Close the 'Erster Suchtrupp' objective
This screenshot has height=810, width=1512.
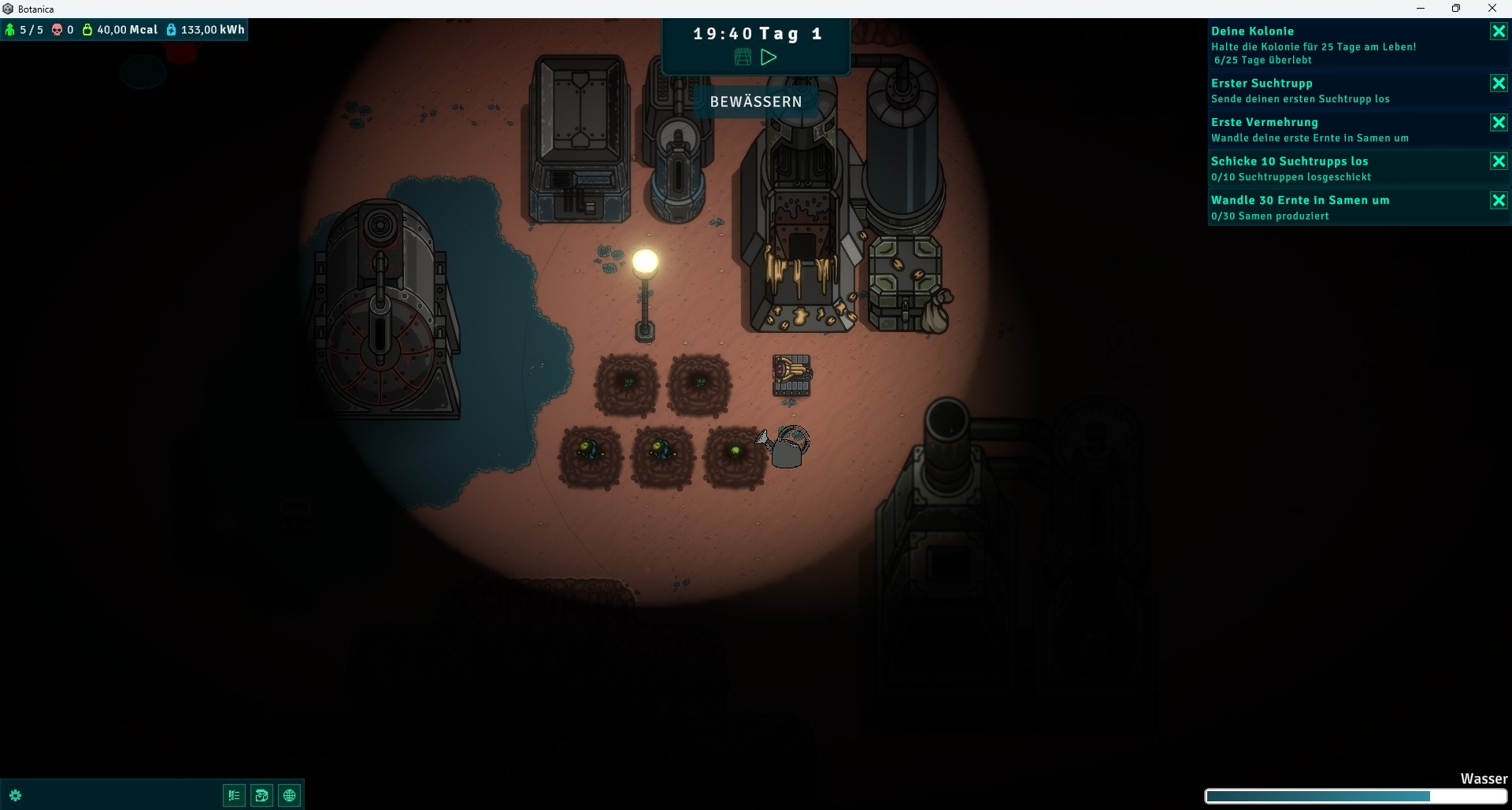1498,83
